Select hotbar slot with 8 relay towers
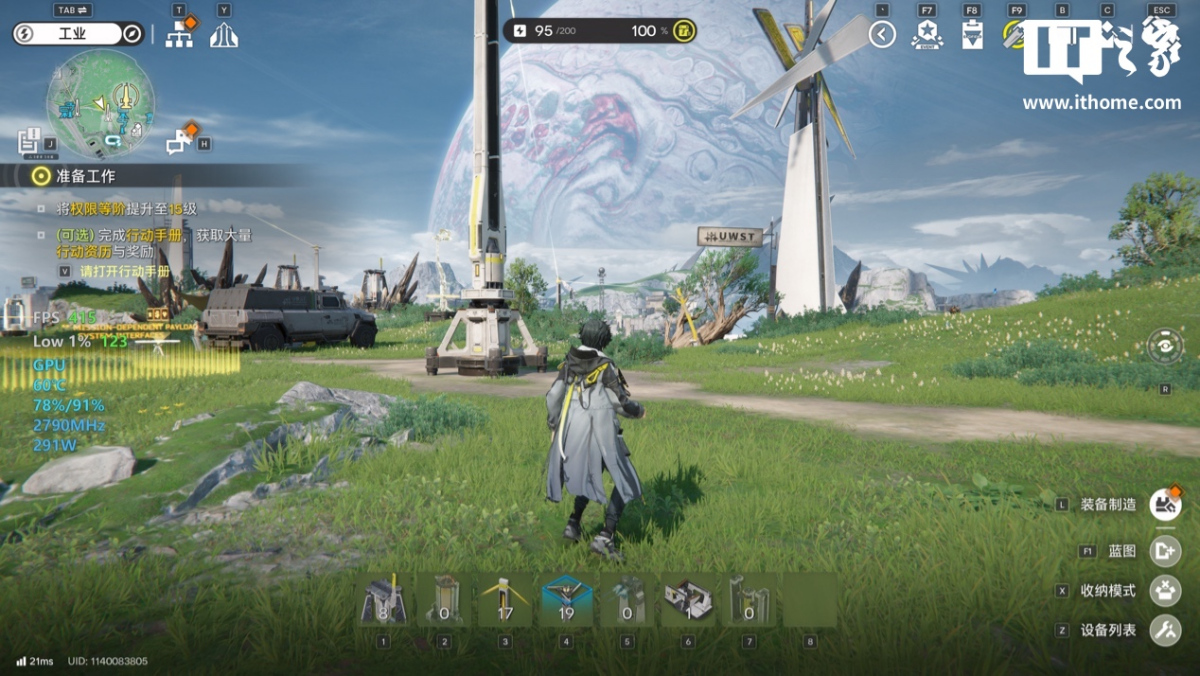1200x676 pixels. (383, 602)
